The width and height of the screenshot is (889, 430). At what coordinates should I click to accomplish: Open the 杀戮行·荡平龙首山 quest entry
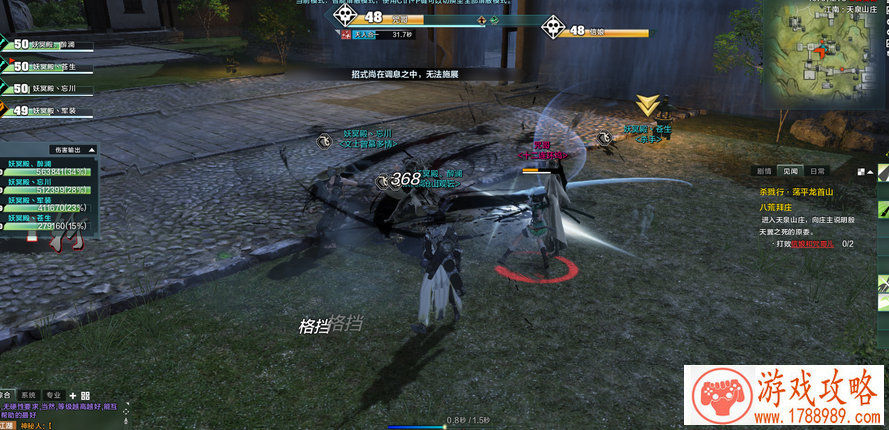point(797,191)
